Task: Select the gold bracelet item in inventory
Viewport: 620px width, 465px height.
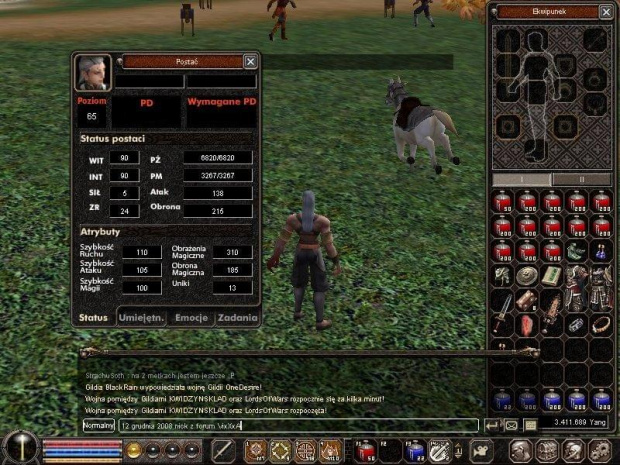Action: click(x=601, y=325)
